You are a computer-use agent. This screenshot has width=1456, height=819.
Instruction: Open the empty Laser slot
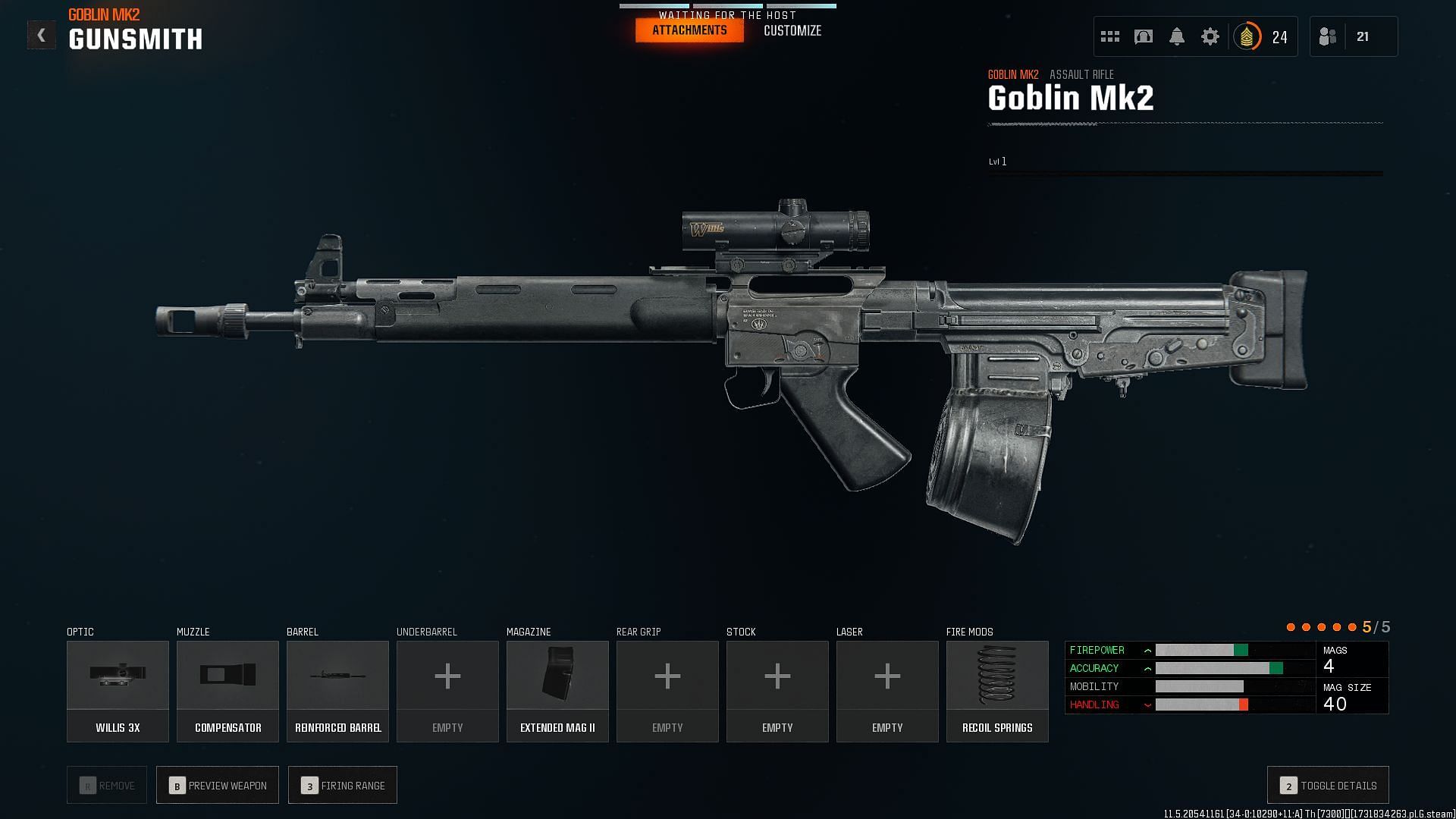click(887, 691)
